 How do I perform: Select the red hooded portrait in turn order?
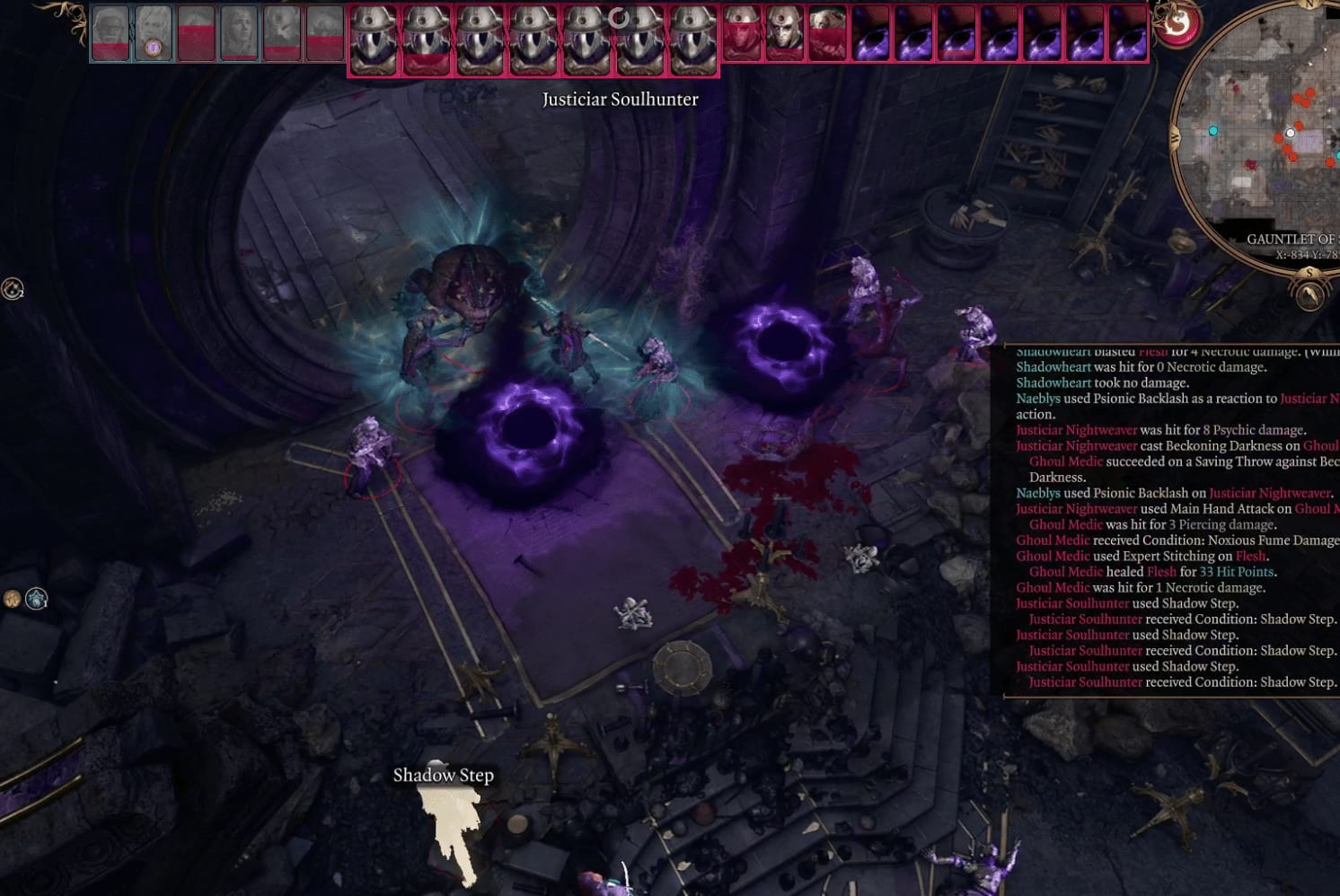[x=742, y=34]
